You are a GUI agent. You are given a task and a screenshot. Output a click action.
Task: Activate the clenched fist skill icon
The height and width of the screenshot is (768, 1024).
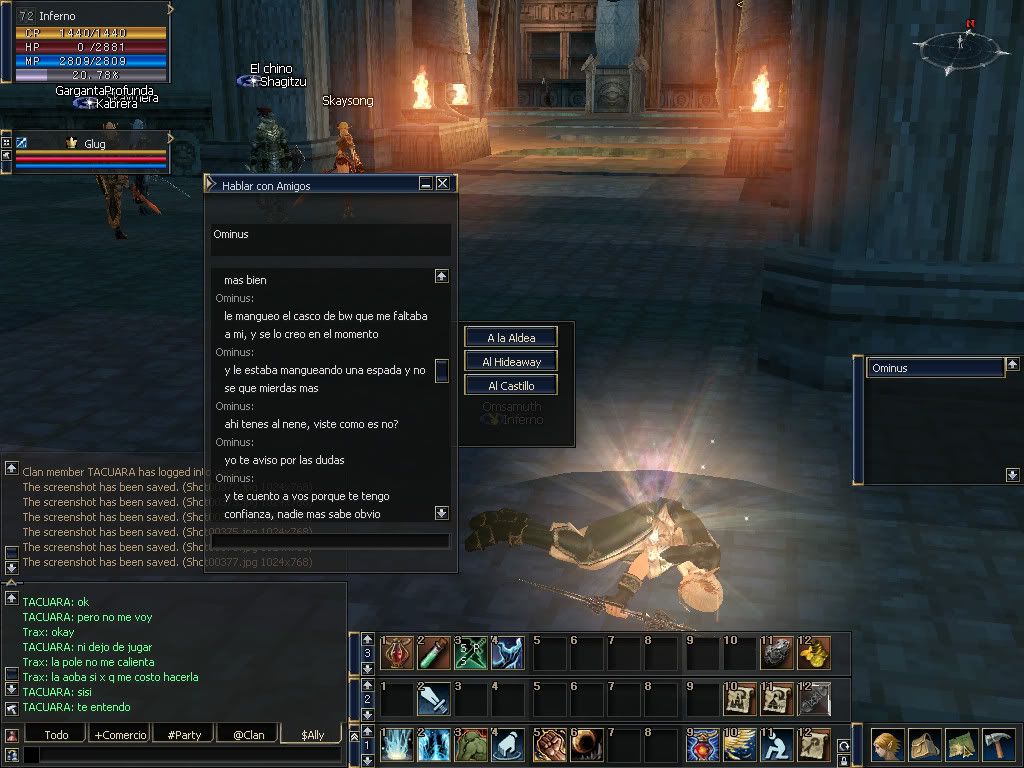coord(548,746)
